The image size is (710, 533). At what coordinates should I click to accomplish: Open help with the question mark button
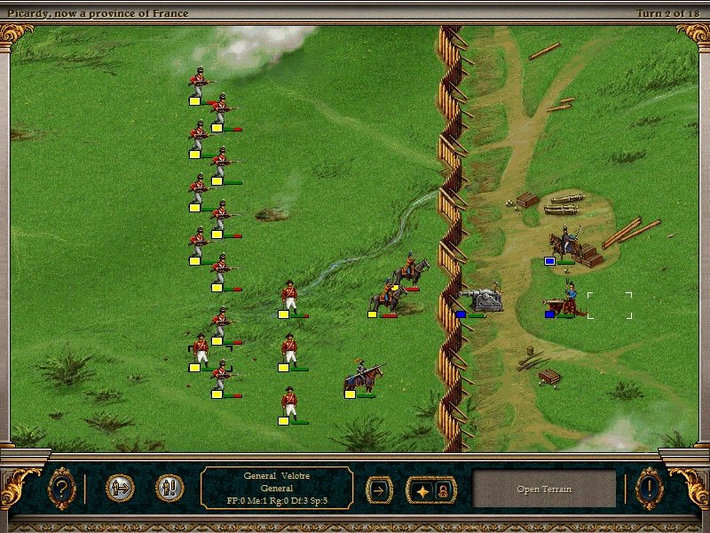61,488
